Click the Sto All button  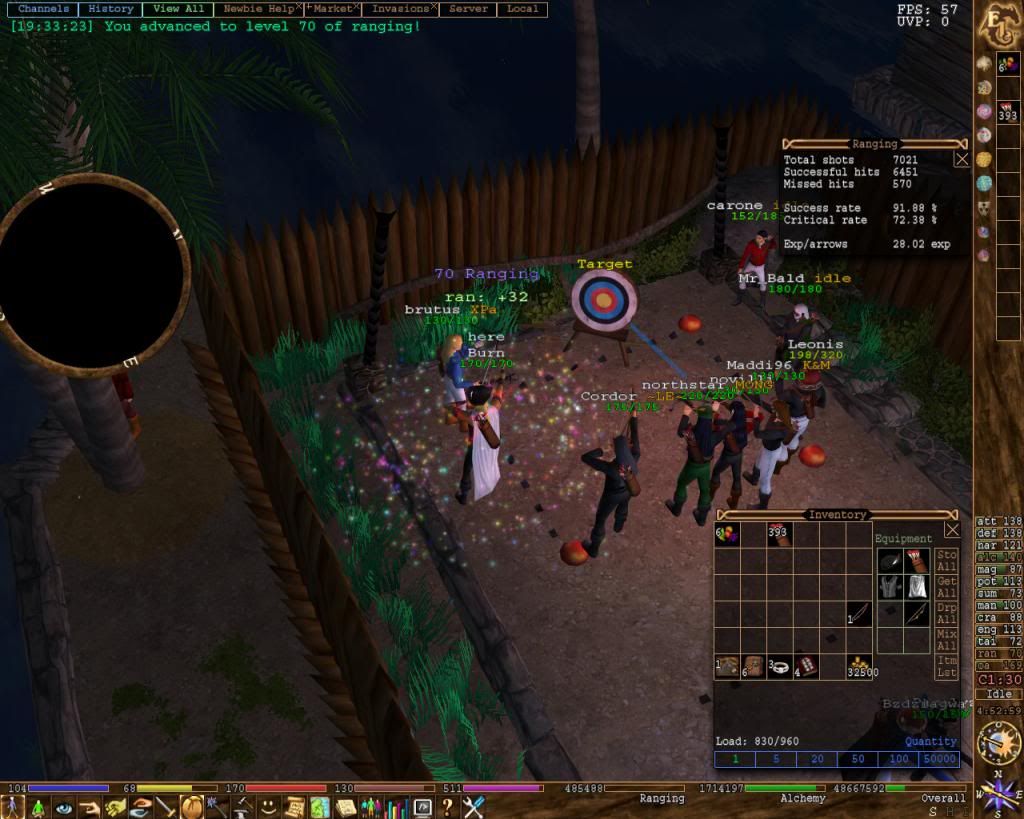(x=946, y=561)
